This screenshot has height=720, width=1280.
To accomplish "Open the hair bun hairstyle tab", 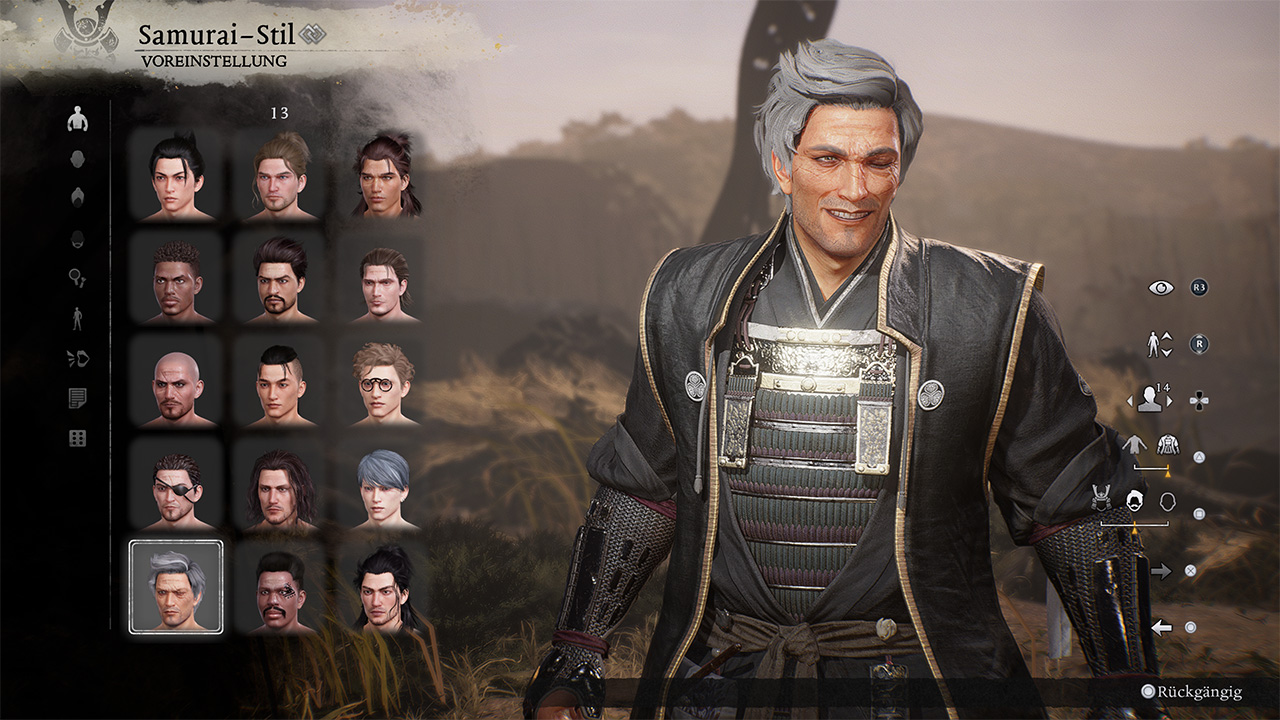I will (x=77, y=197).
